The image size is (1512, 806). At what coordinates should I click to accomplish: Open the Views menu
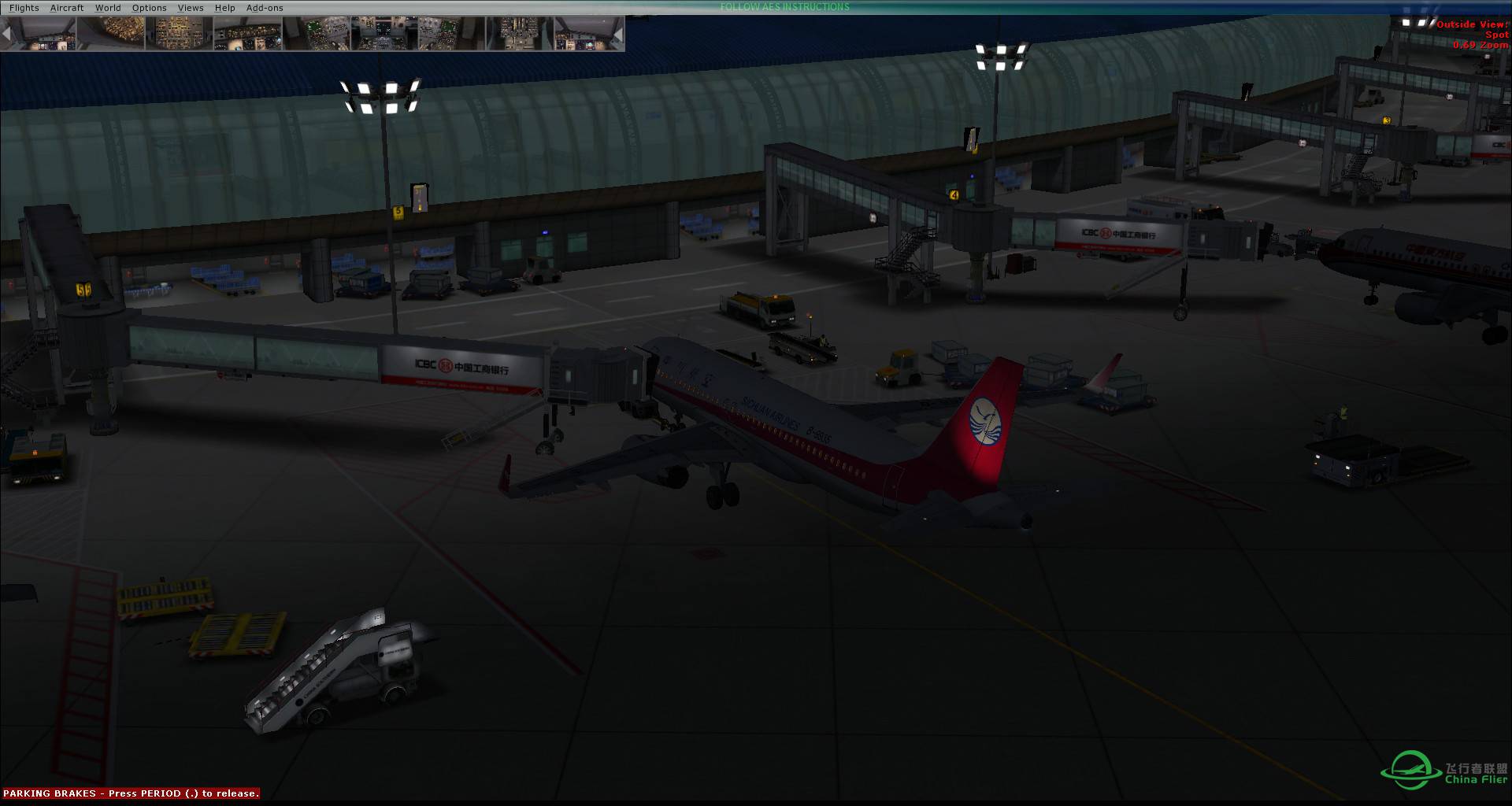[x=191, y=8]
